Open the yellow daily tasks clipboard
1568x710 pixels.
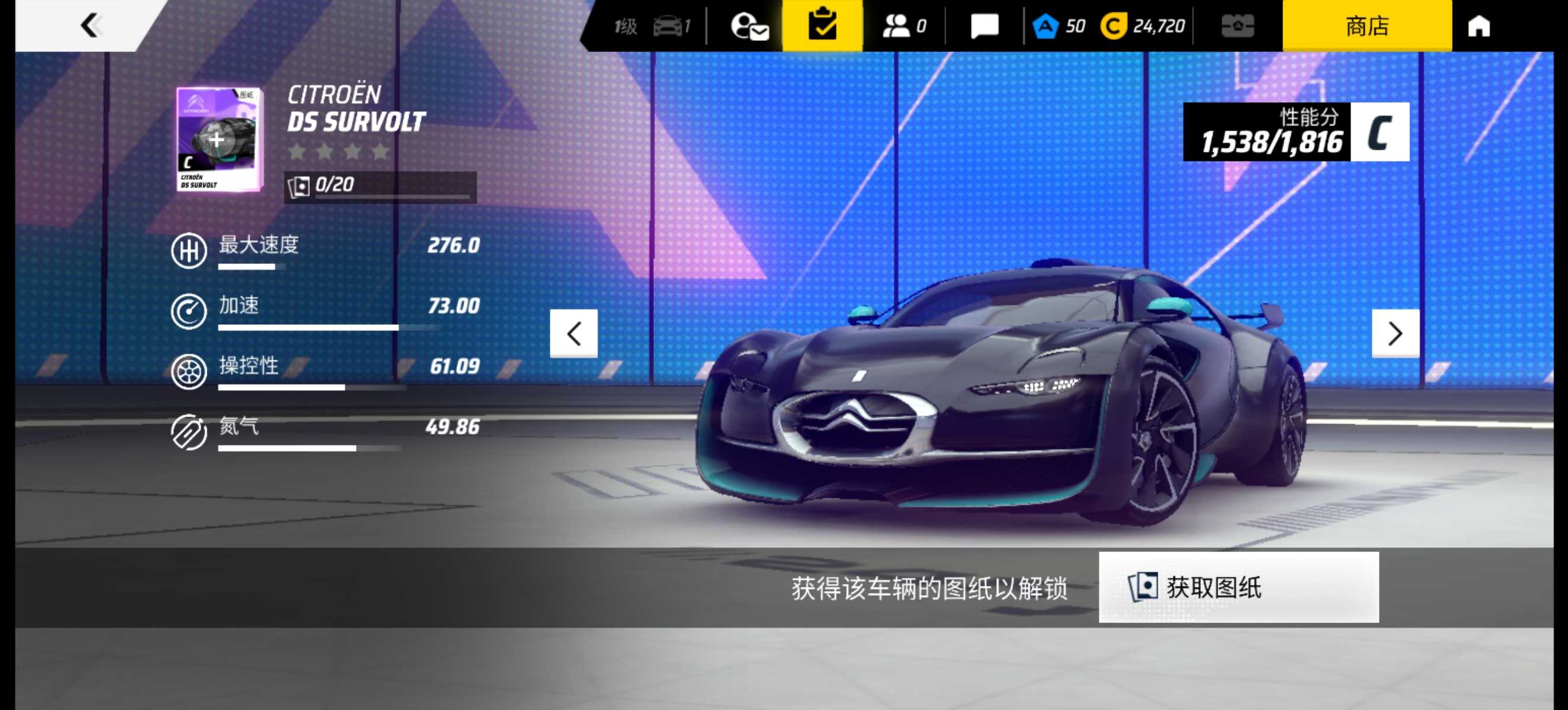click(822, 25)
